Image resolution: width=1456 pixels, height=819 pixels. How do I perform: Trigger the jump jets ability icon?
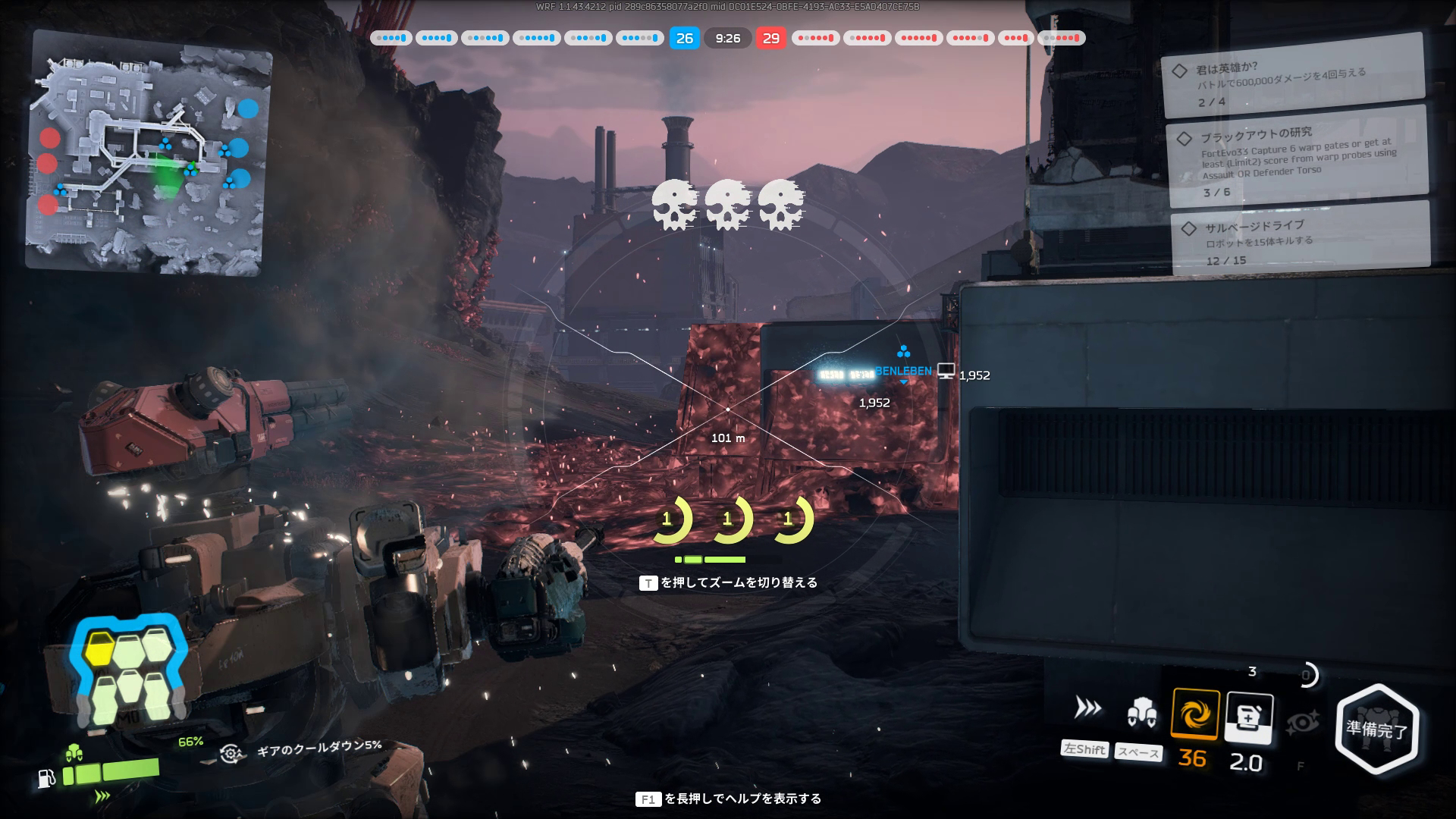pyautogui.click(x=1141, y=713)
